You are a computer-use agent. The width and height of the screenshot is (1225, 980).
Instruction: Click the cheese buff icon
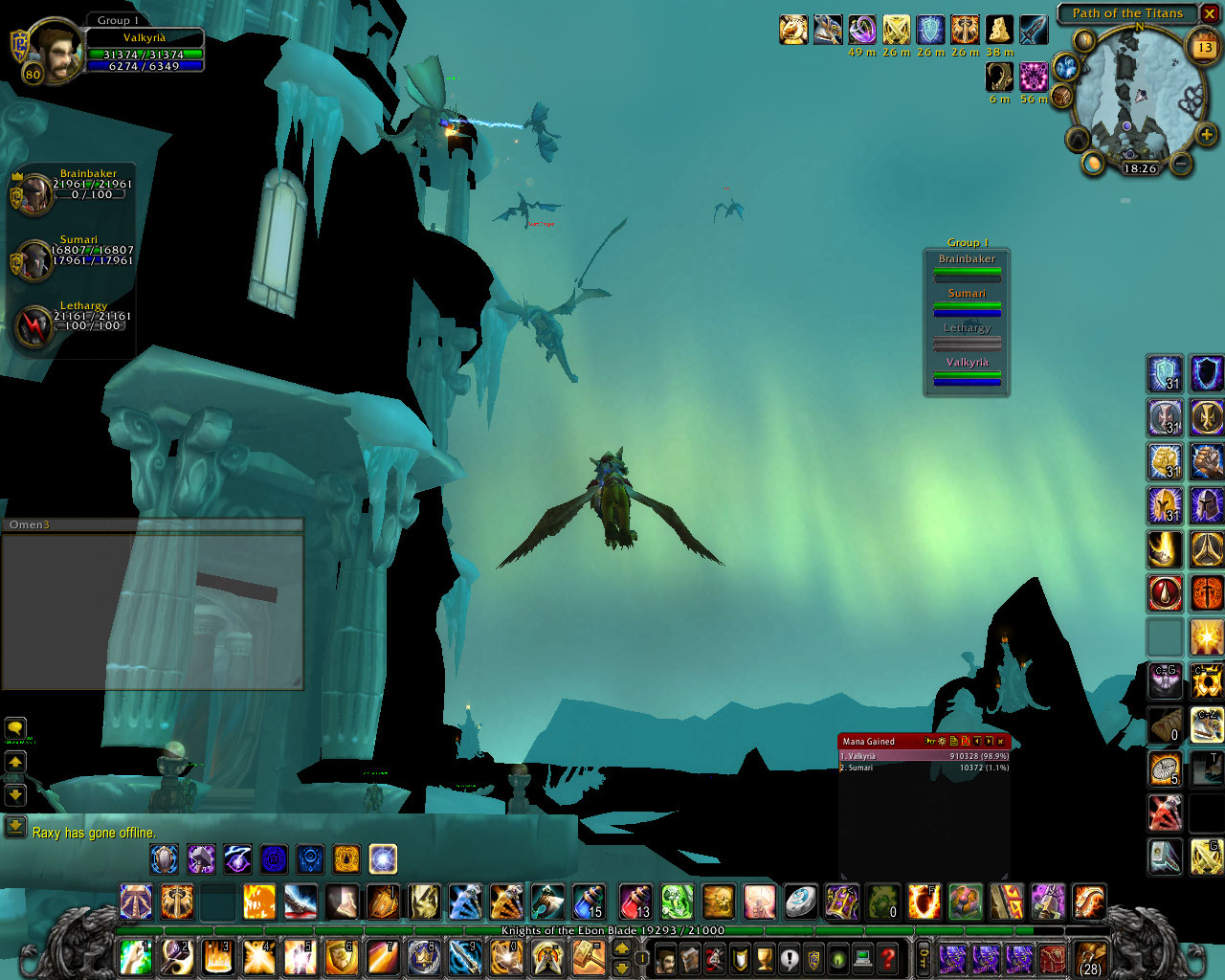[999, 30]
